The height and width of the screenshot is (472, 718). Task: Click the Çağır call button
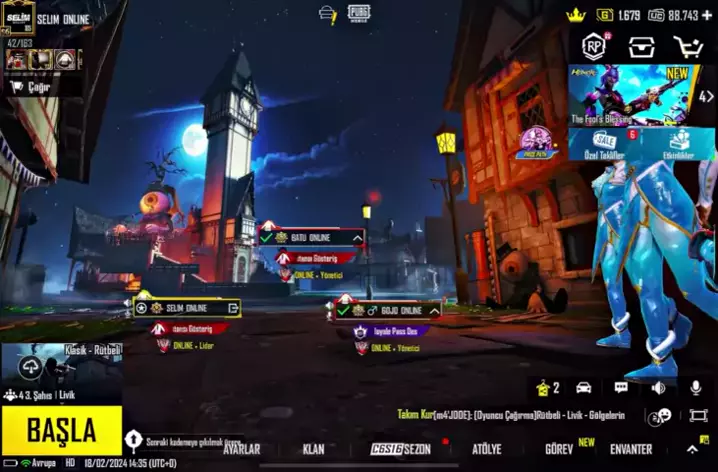click(32, 87)
